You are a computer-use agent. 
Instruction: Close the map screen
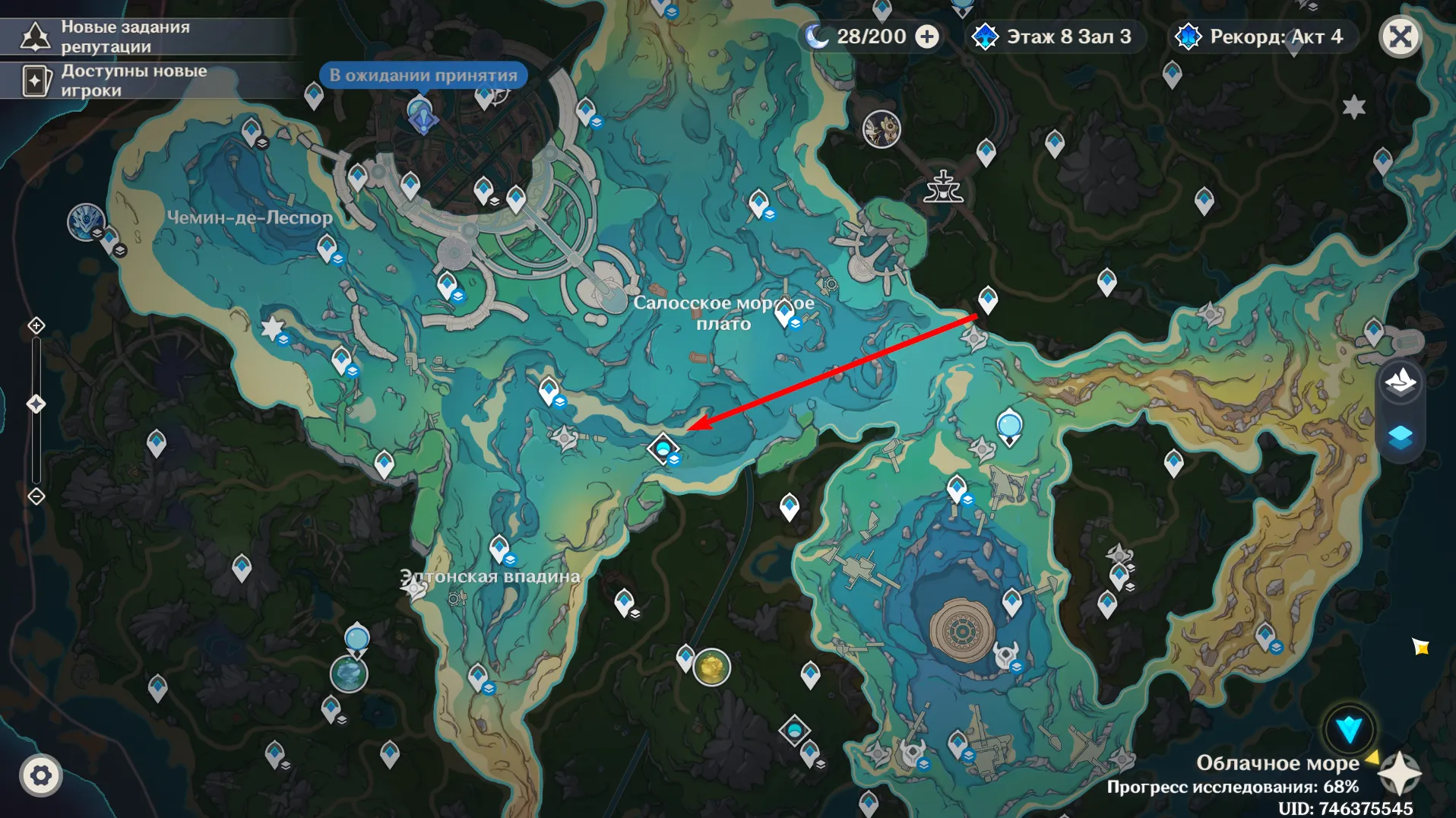tap(1400, 36)
